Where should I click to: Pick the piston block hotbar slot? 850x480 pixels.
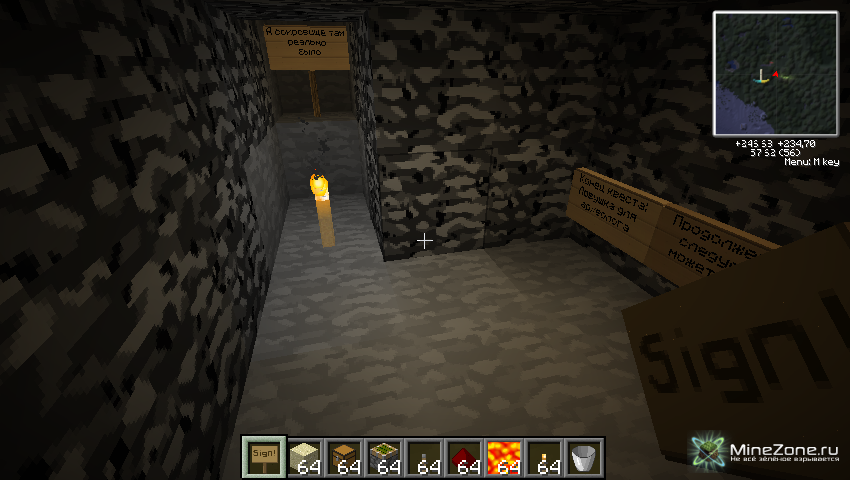point(385,456)
